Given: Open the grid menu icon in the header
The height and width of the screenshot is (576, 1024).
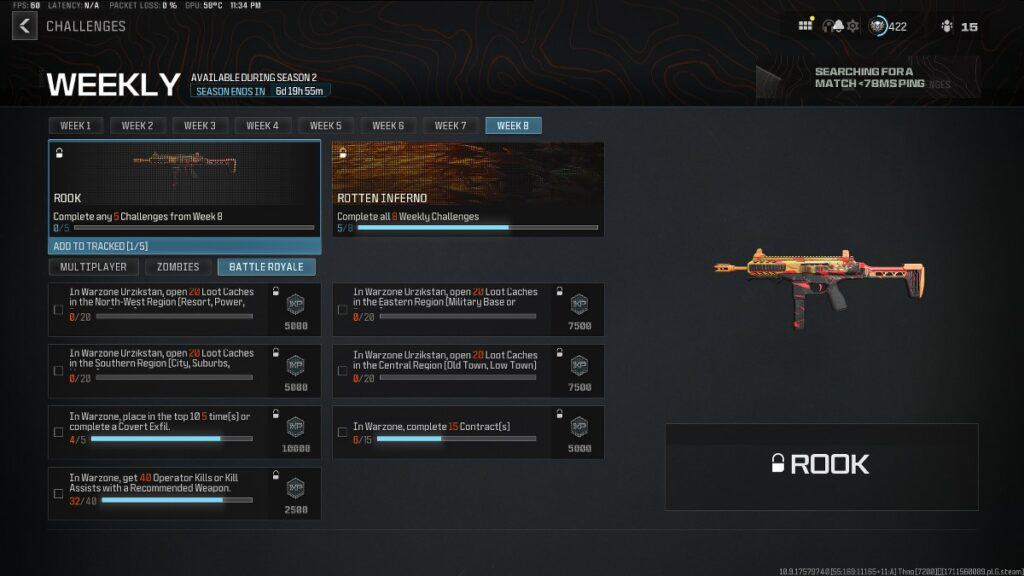Looking at the screenshot, I should point(805,26).
